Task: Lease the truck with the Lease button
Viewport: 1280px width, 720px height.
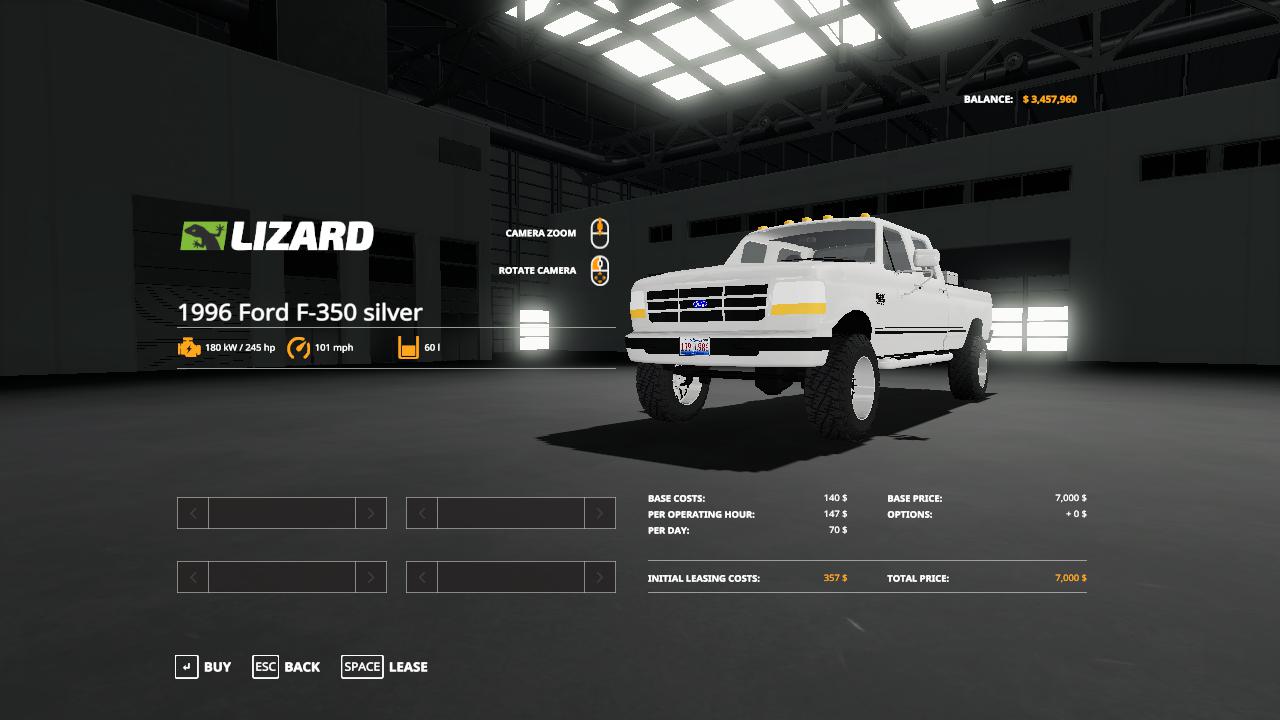Action: pyautogui.click(x=385, y=667)
